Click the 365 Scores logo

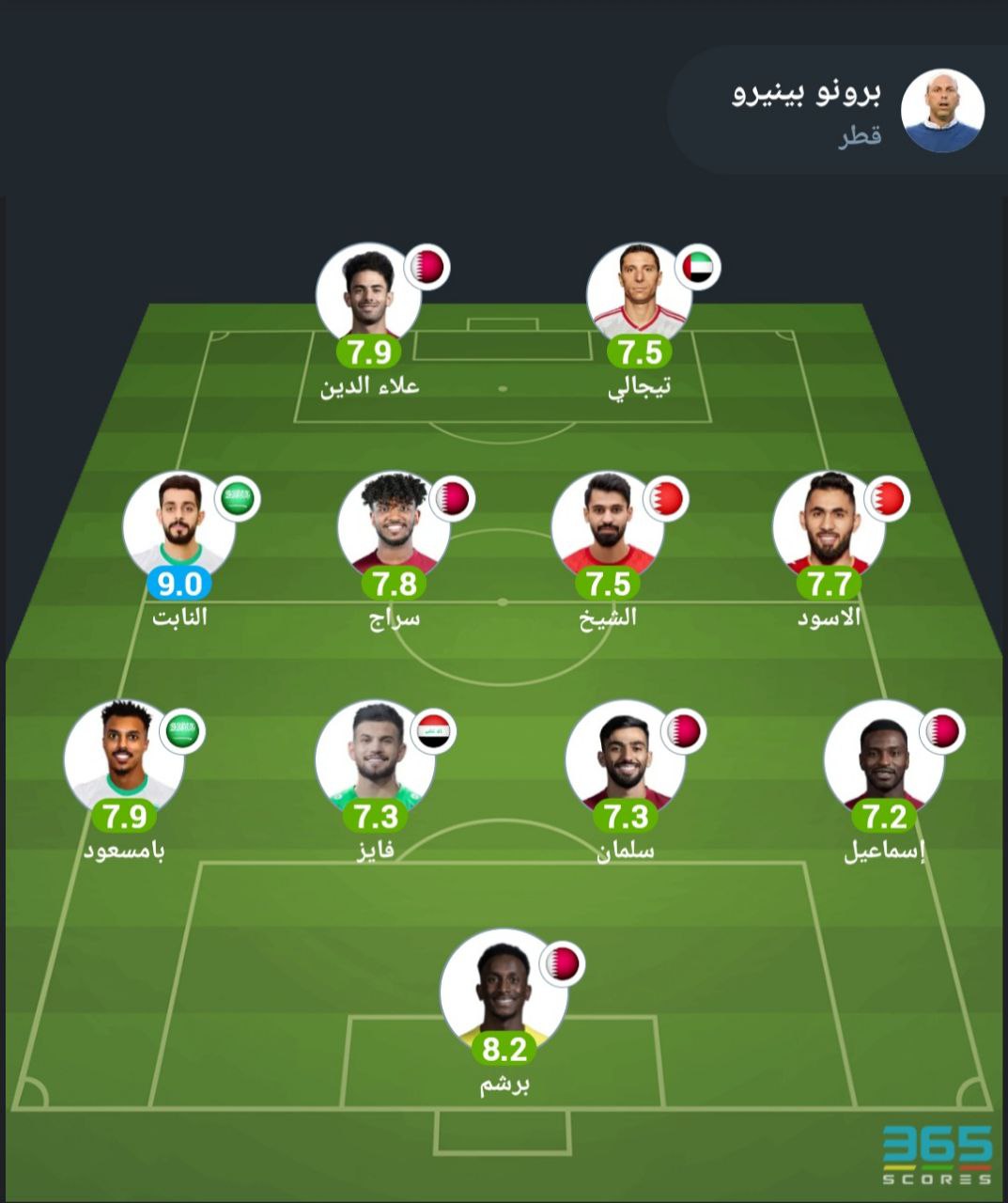click(x=937, y=1155)
